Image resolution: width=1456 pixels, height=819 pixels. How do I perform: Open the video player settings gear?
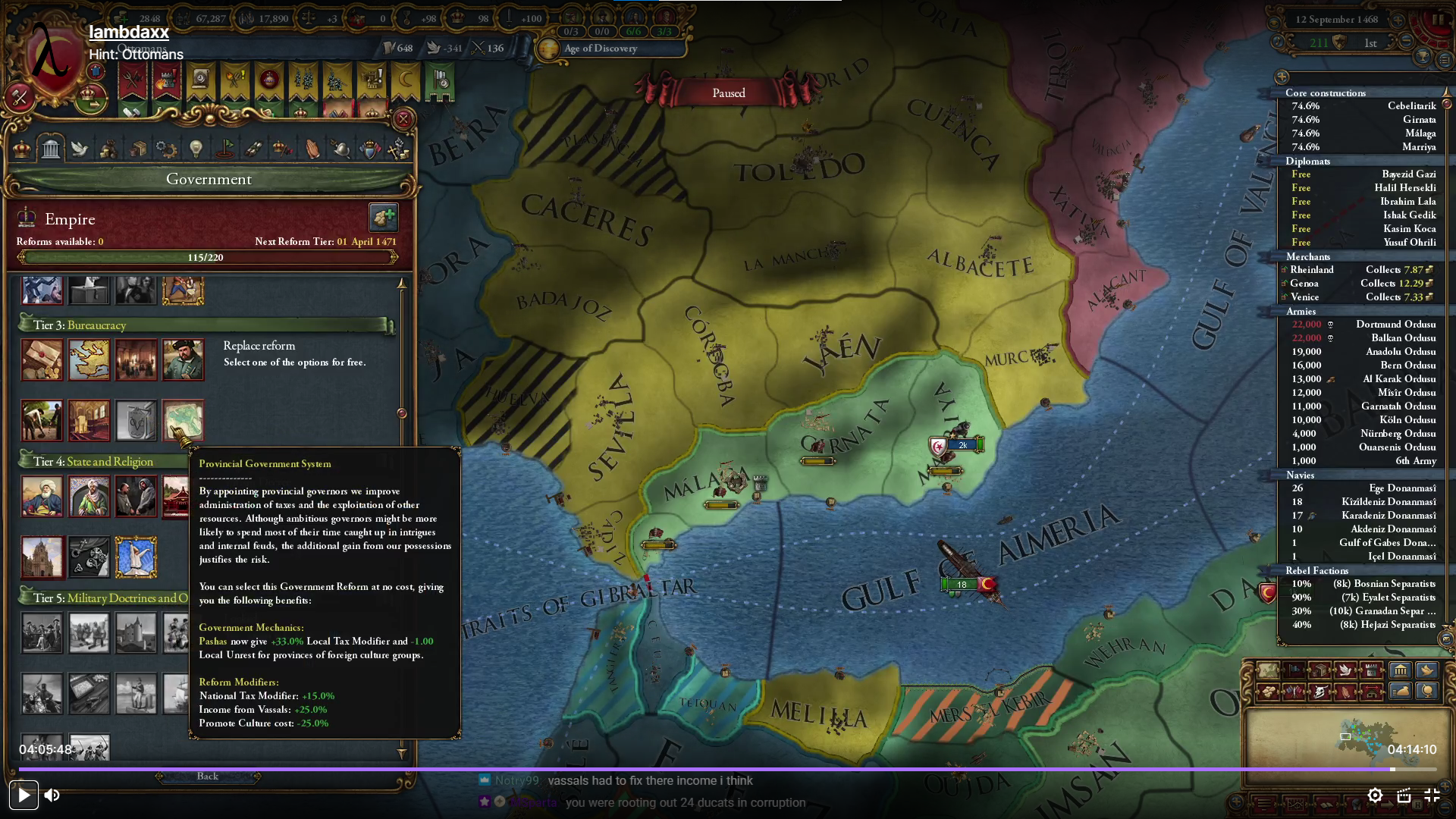click(1375, 795)
